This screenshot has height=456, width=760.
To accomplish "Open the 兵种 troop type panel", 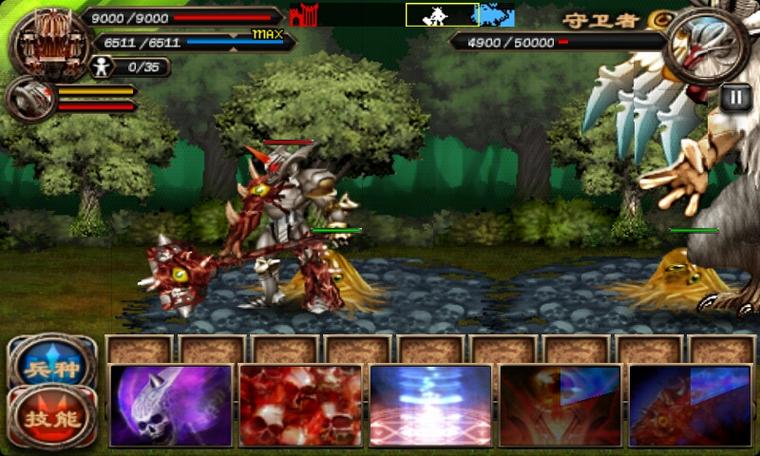I will pos(53,366).
